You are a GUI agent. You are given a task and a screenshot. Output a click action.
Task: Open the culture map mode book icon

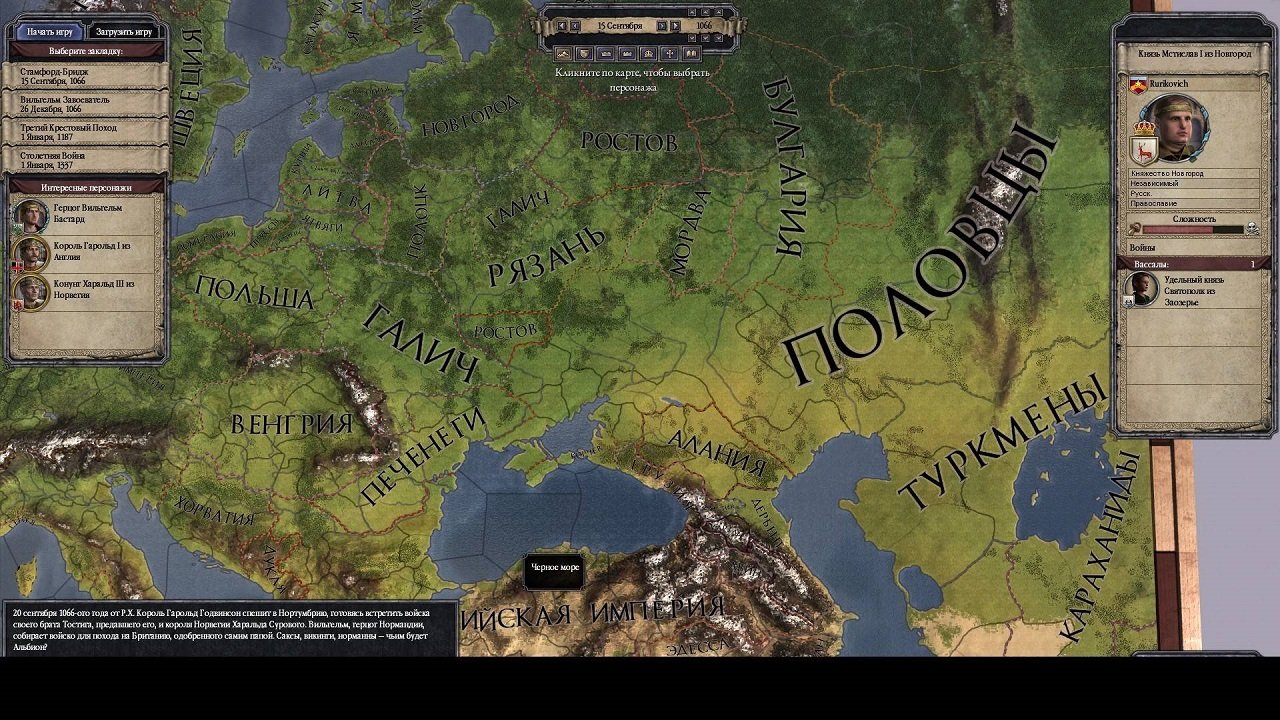click(690, 55)
